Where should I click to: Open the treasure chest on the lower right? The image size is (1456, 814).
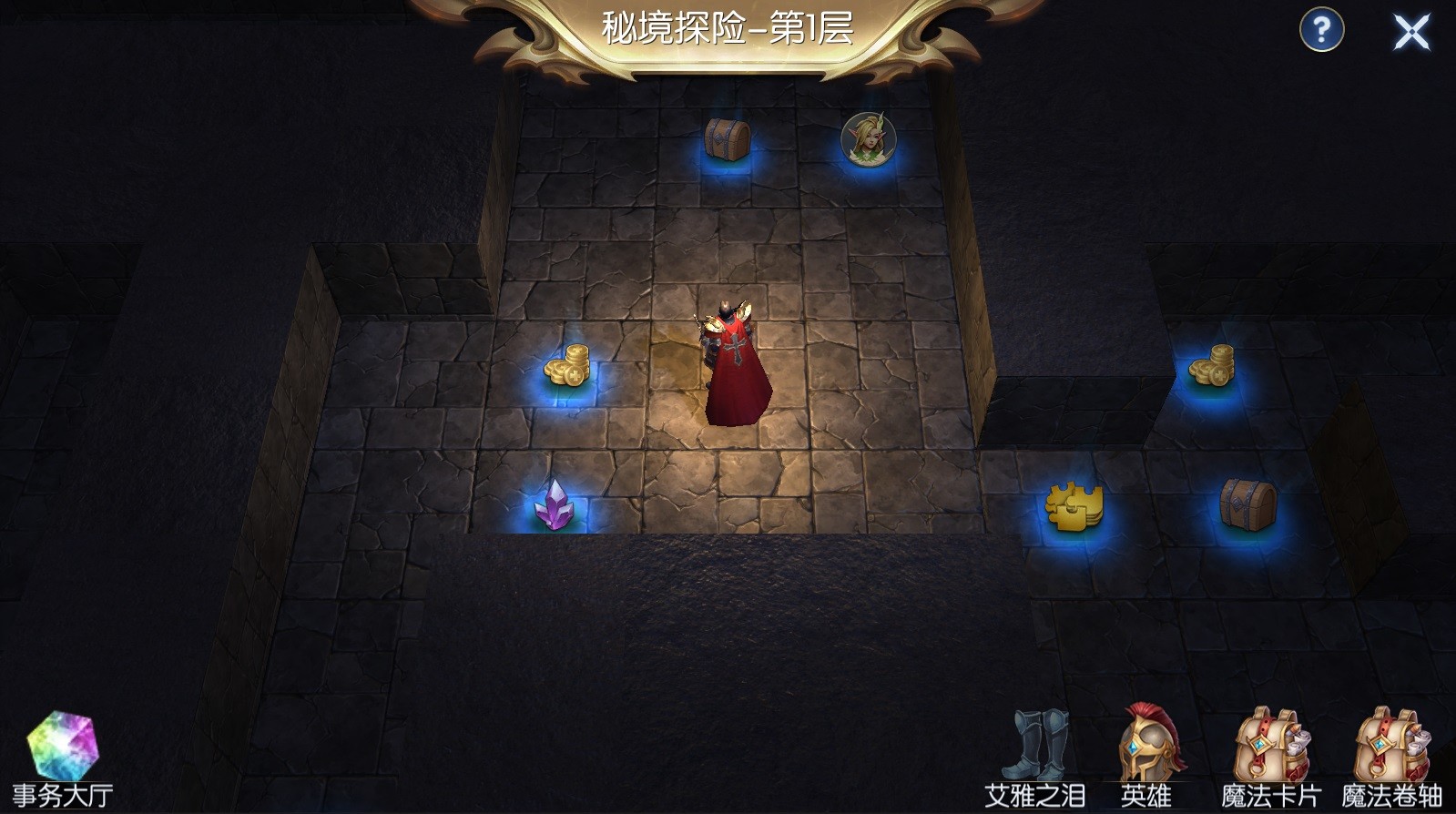[1247, 505]
